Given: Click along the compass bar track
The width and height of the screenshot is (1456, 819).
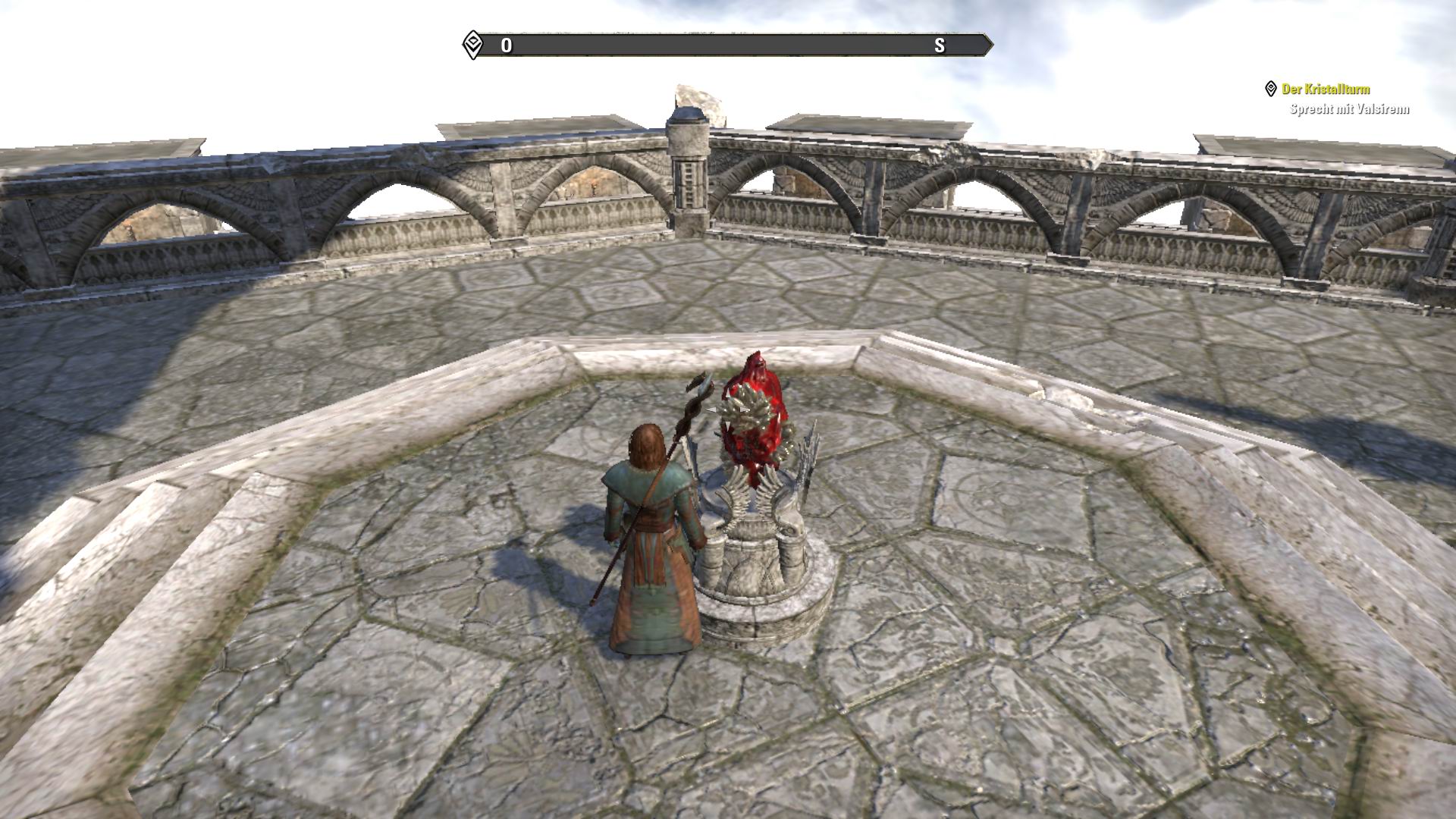Looking at the screenshot, I should click(720, 44).
